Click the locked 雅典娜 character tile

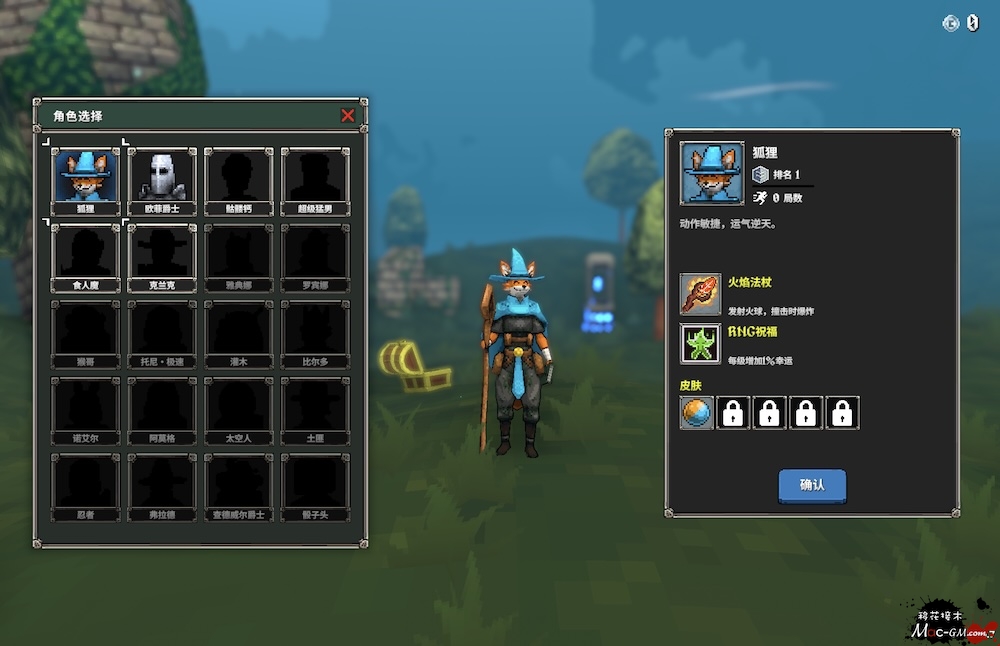click(238, 256)
